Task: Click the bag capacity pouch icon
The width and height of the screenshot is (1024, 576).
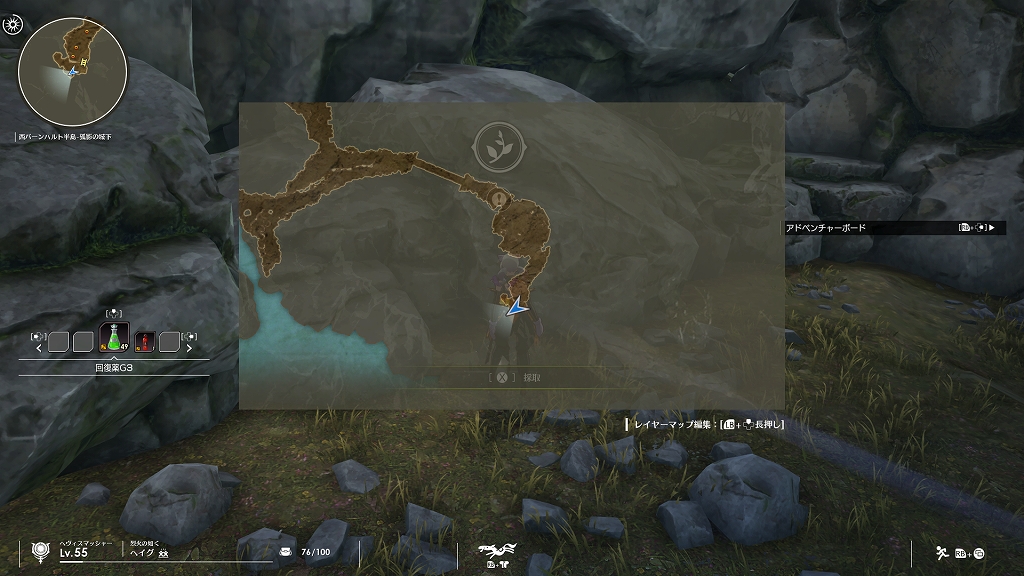Action: click(x=286, y=551)
